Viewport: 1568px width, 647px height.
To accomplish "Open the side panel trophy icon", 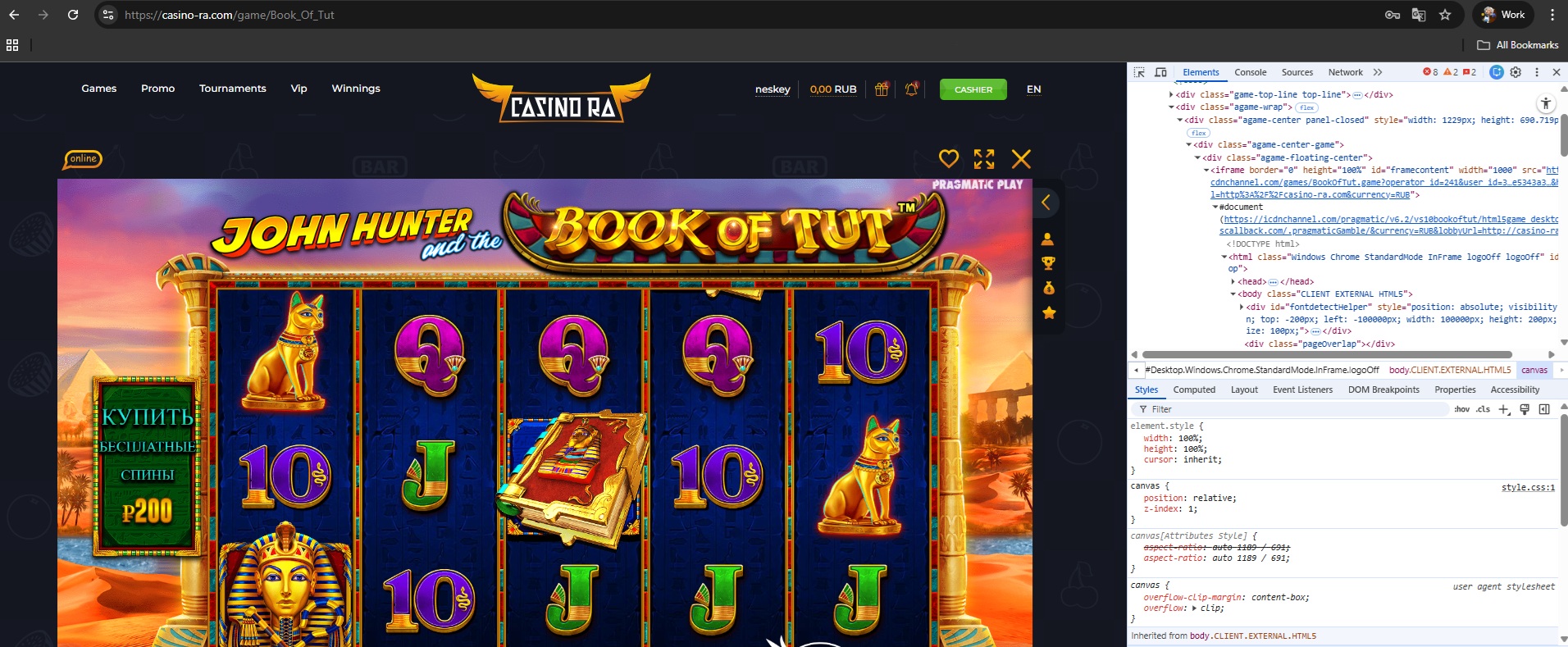I will [1048, 263].
